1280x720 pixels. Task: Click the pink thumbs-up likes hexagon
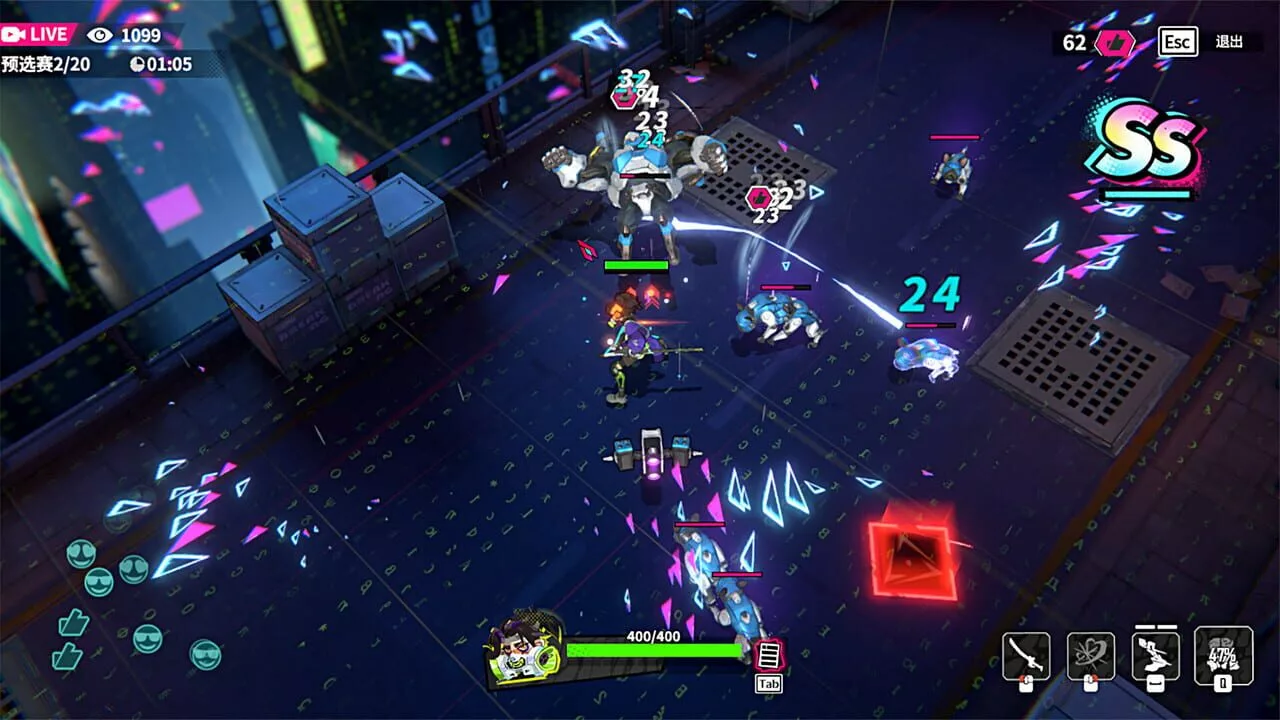pyautogui.click(x=1113, y=43)
